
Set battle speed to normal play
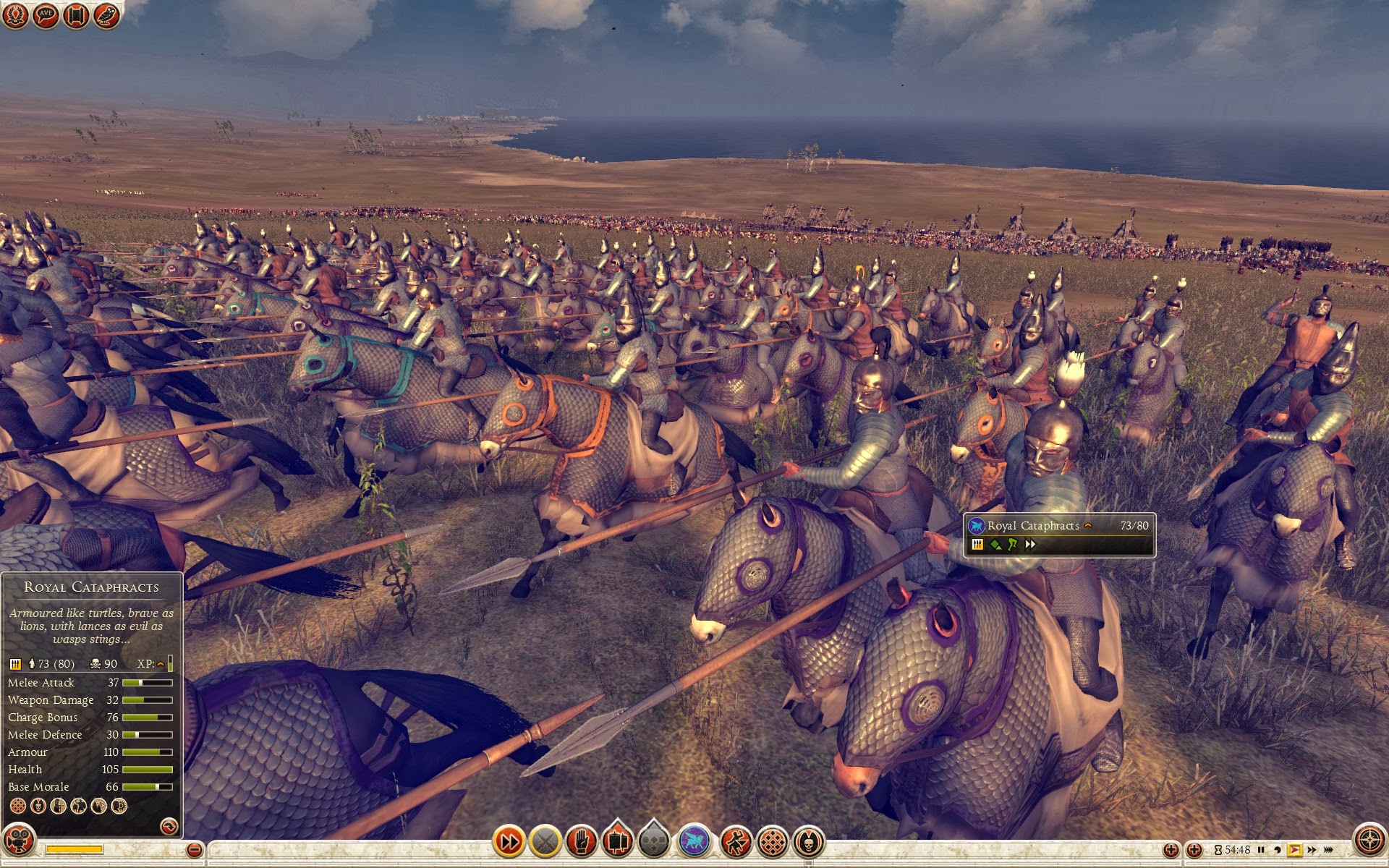[1294, 850]
